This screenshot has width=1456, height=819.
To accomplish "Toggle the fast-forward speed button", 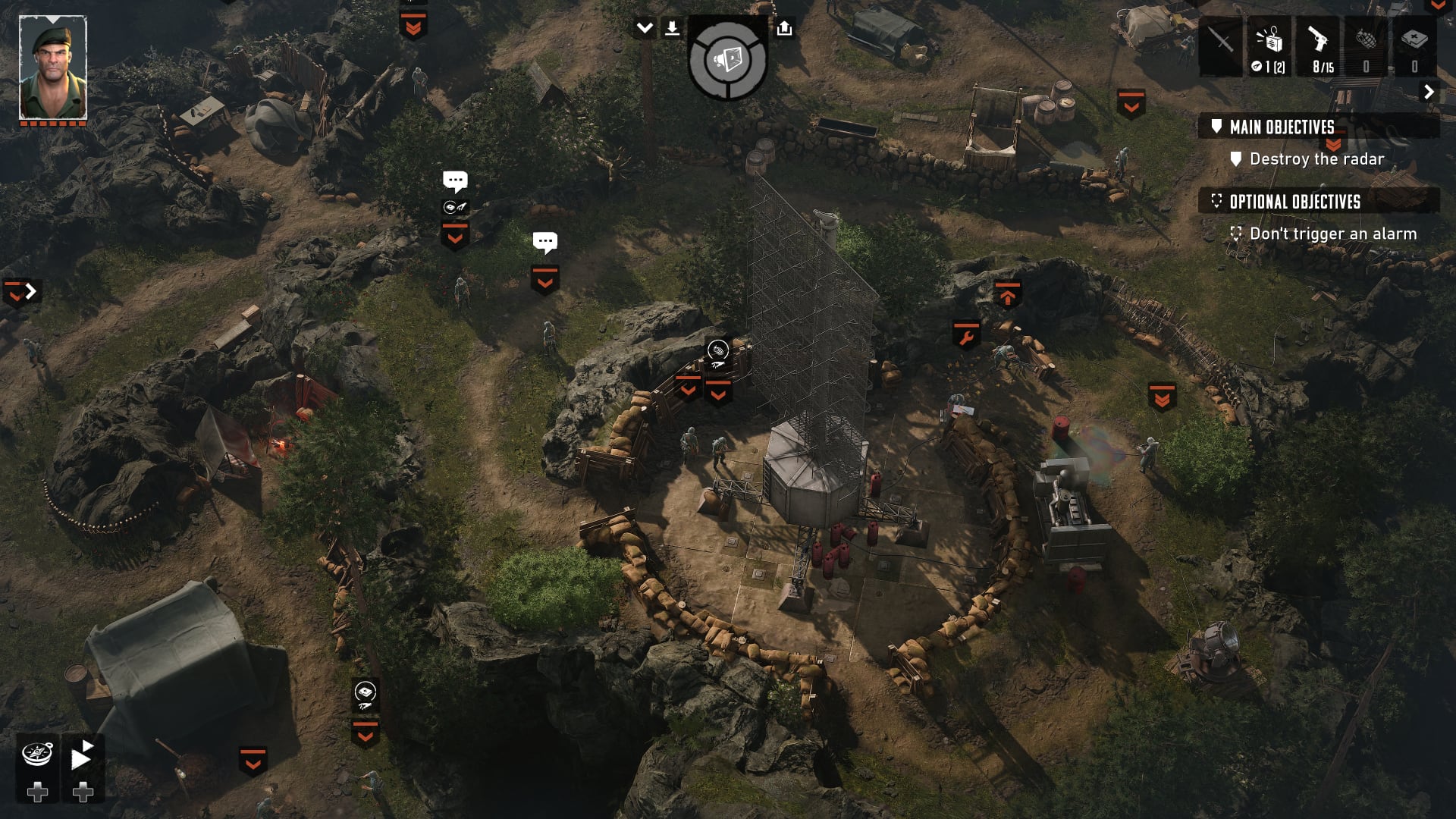I will tap(82, 755).
